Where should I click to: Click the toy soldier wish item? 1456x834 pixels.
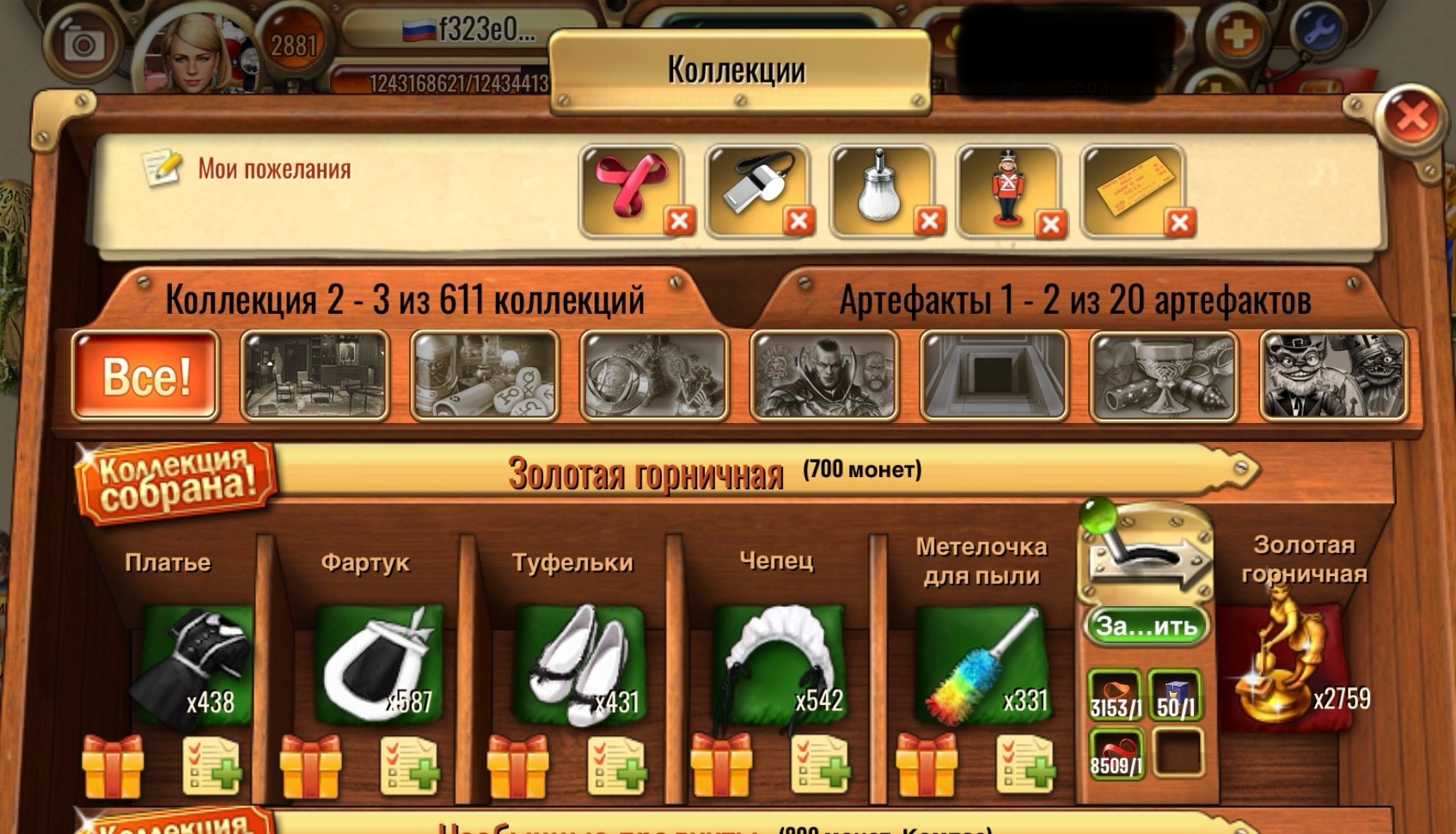tap(1006, 189)
